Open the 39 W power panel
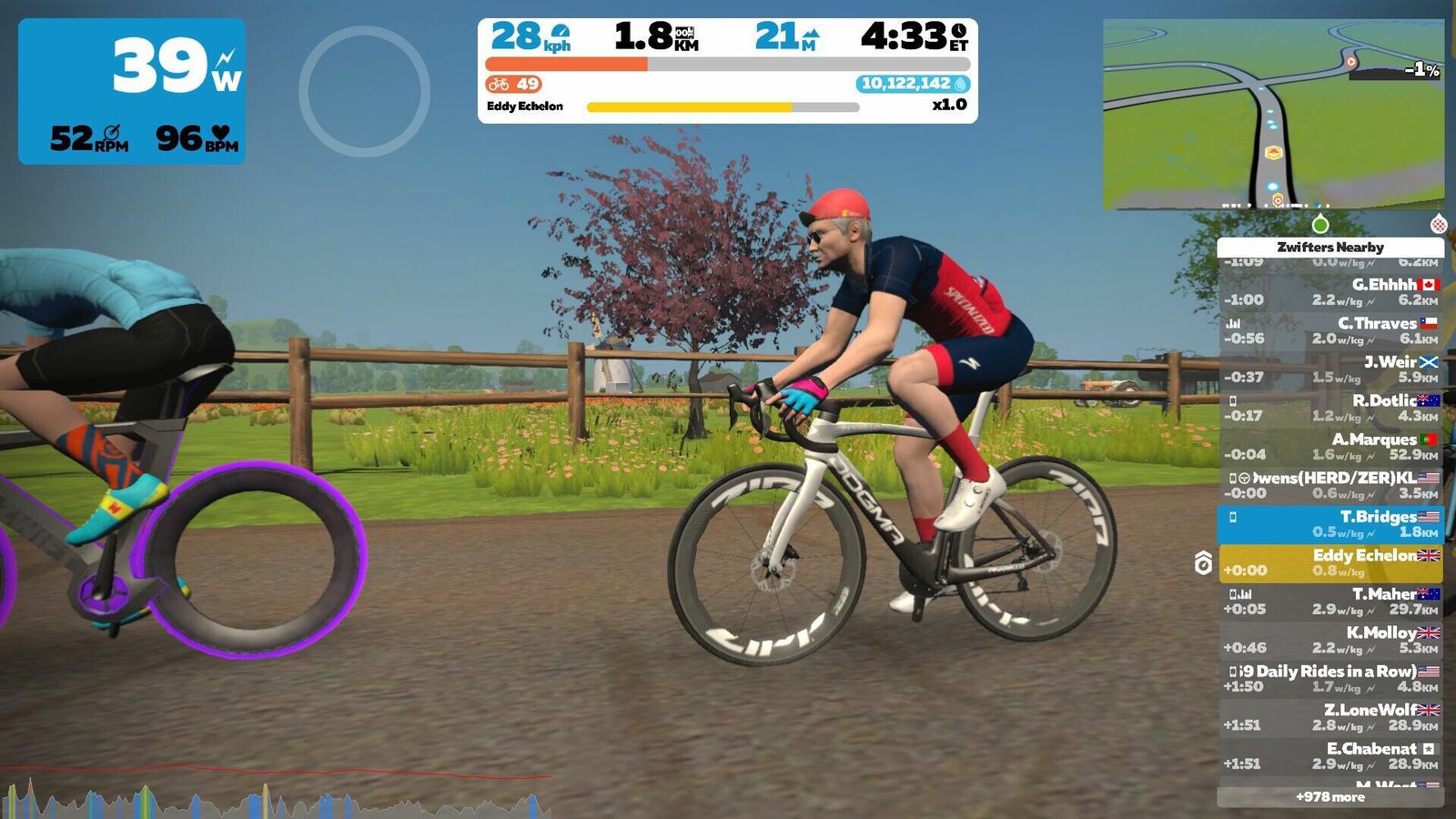1456x819 pixels. [132, 91]
